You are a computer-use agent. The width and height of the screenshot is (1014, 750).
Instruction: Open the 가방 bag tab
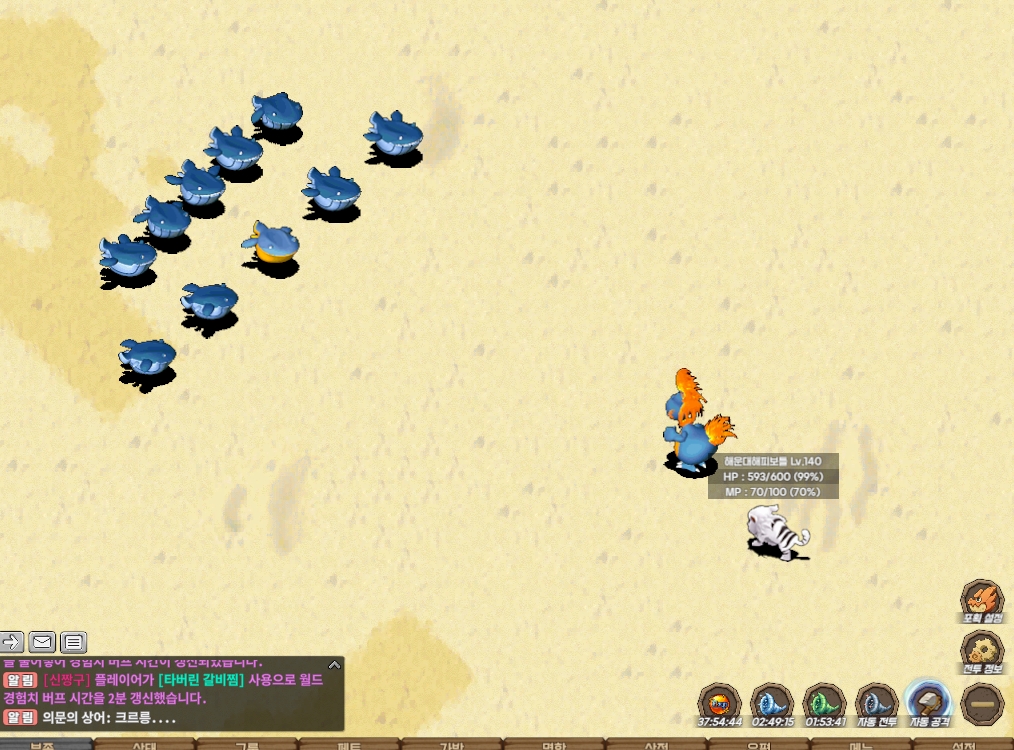(452, 745)
